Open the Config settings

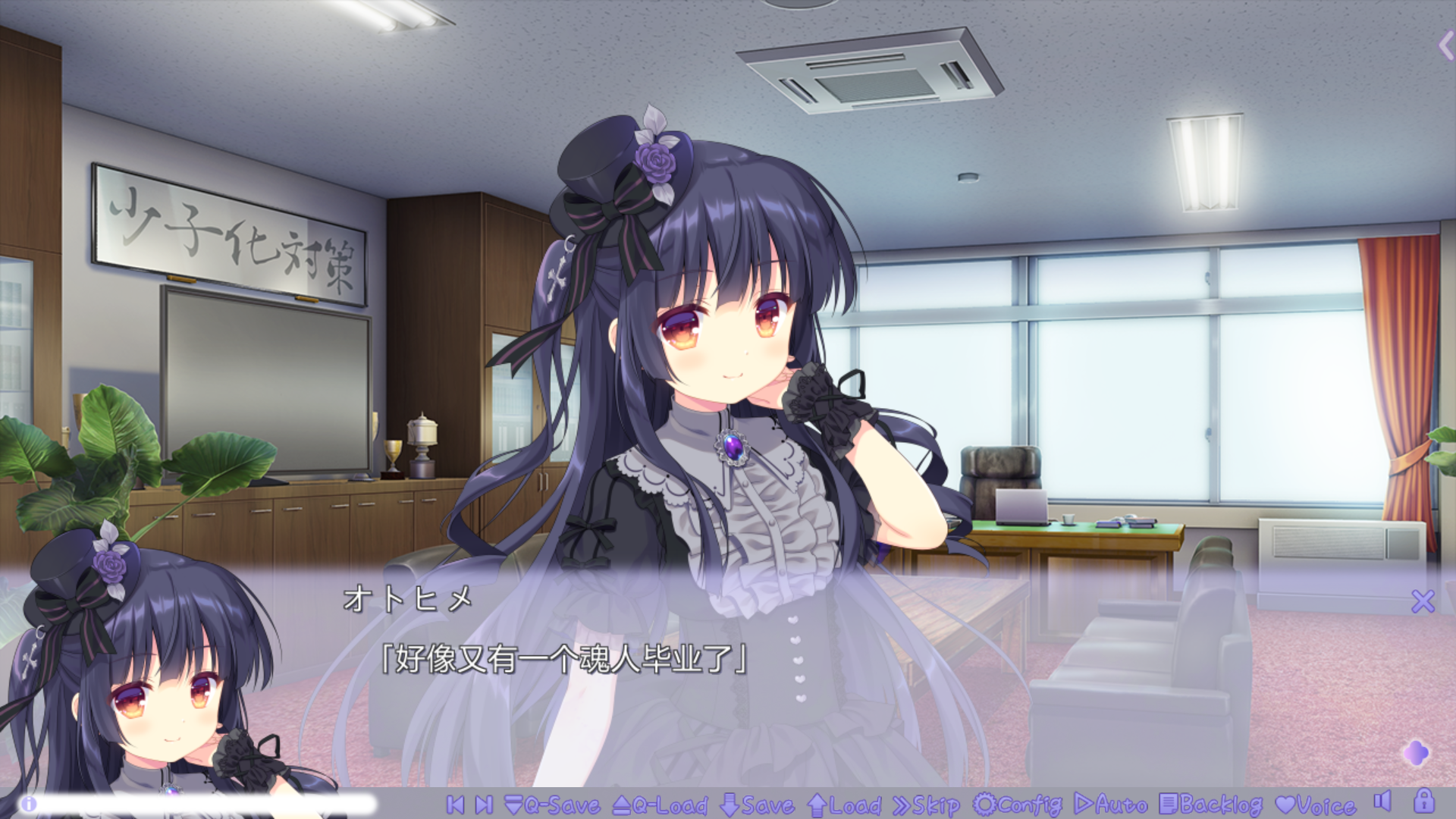pos(1018,805)
